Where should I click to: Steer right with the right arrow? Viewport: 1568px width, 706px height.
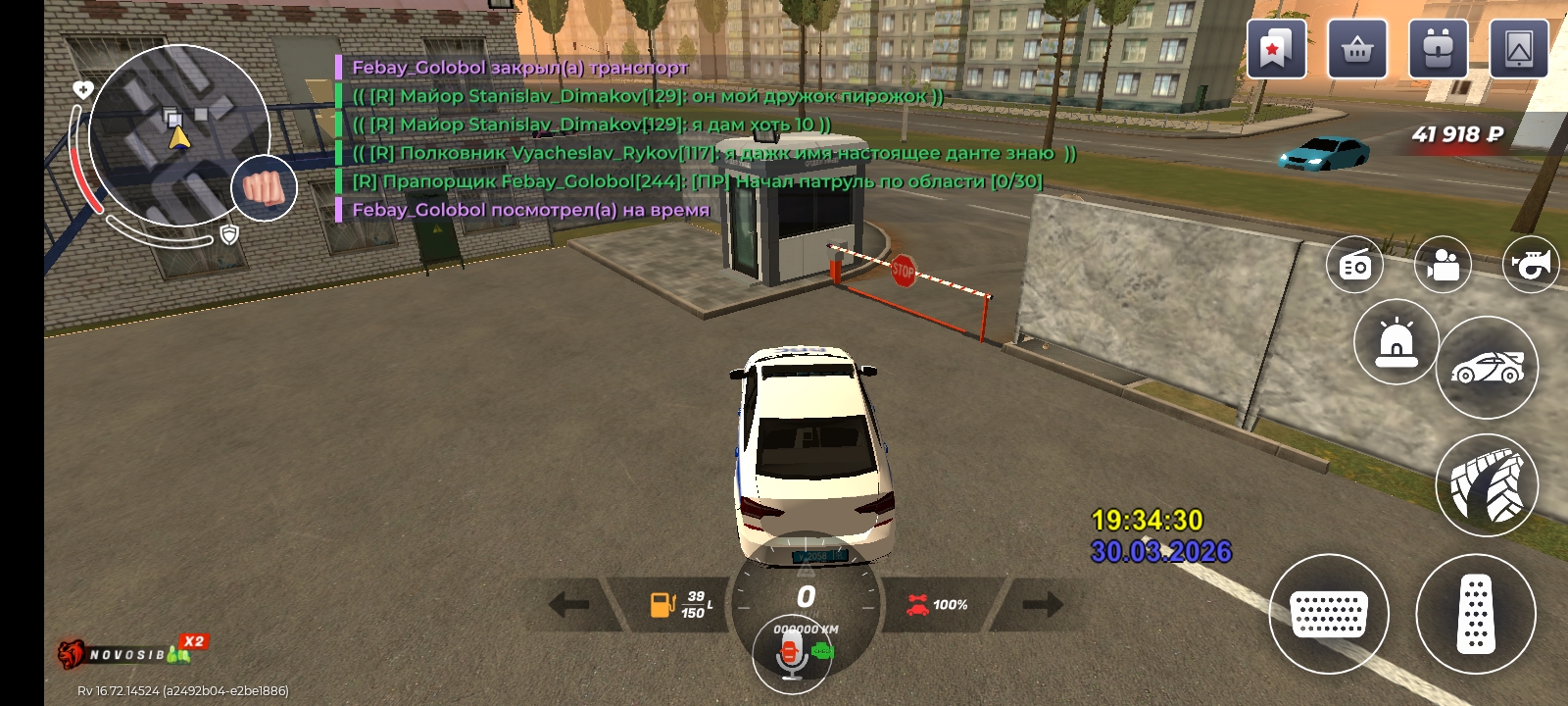pyautogui.click(x=1042, y=604)
